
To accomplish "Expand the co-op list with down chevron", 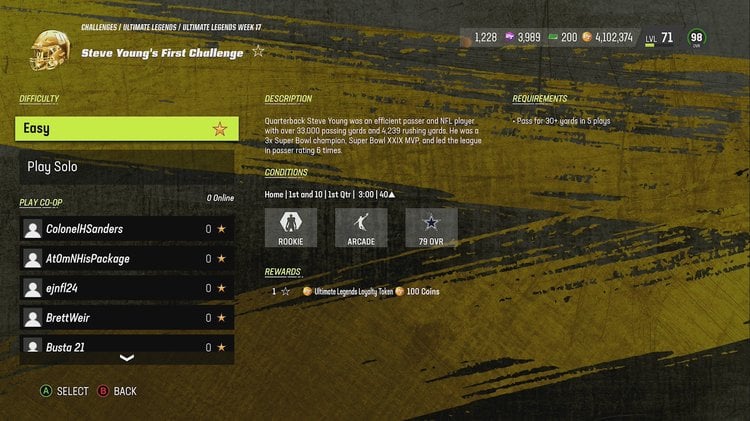I will (x=126, y=358).
